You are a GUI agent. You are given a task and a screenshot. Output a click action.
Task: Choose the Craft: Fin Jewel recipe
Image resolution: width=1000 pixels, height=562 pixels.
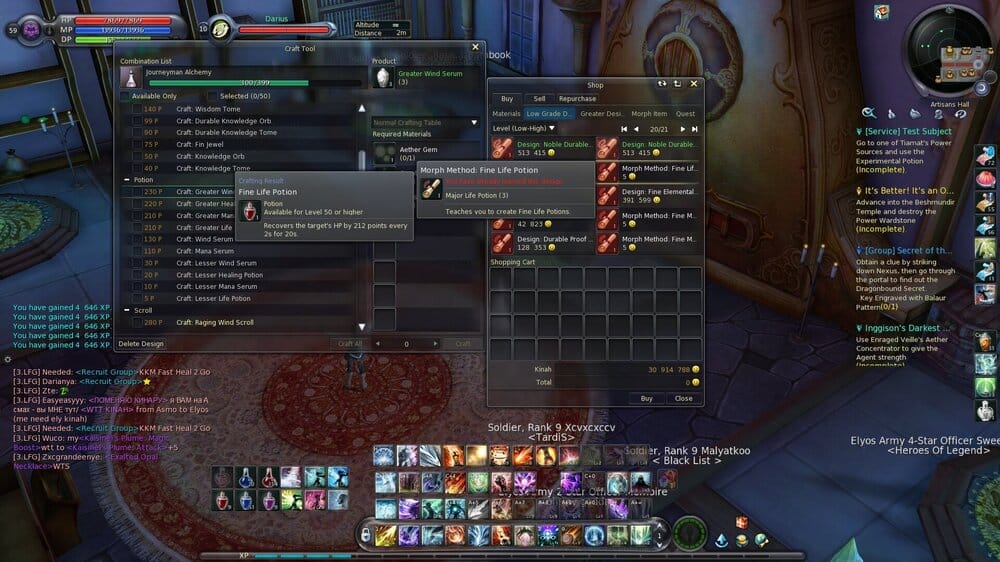(198, 145)
